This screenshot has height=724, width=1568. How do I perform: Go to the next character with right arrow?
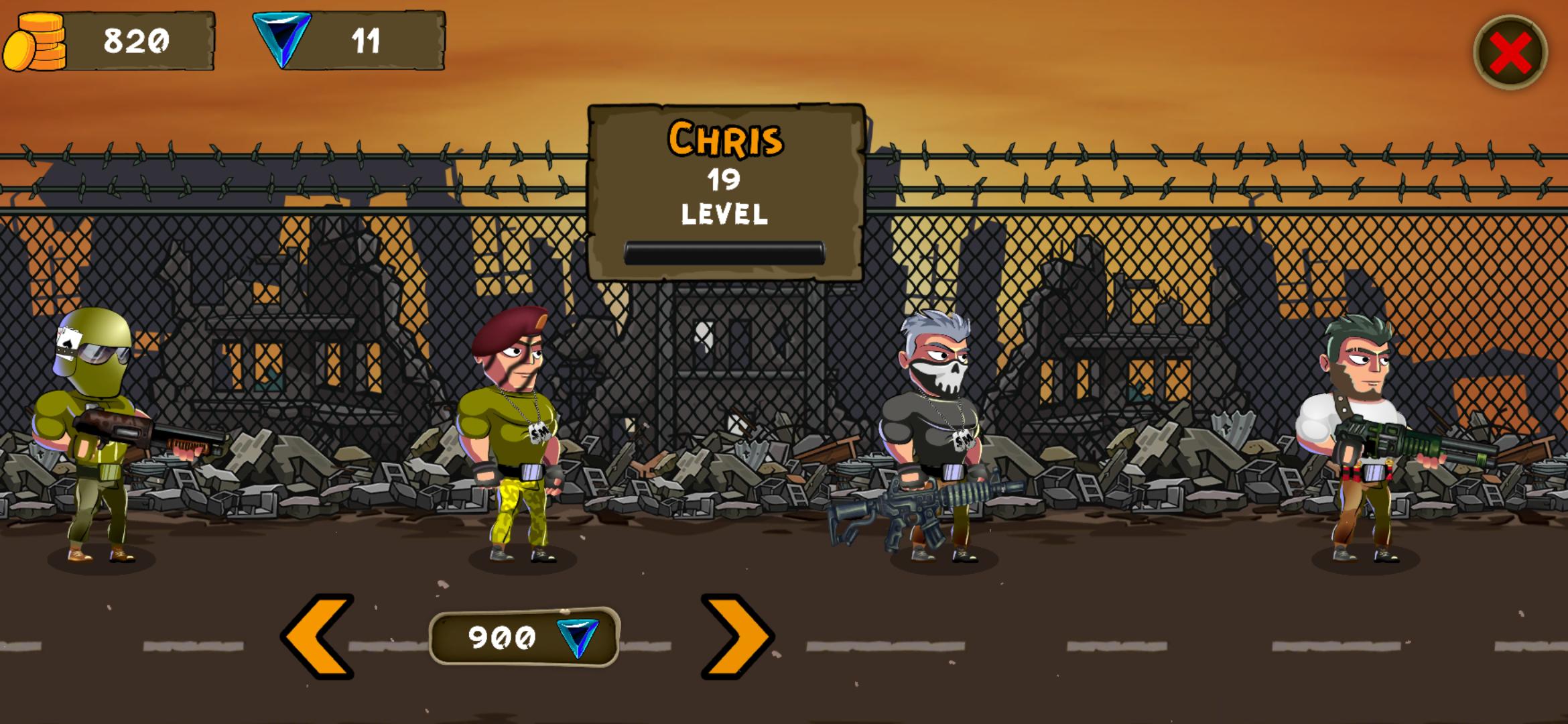736,636
